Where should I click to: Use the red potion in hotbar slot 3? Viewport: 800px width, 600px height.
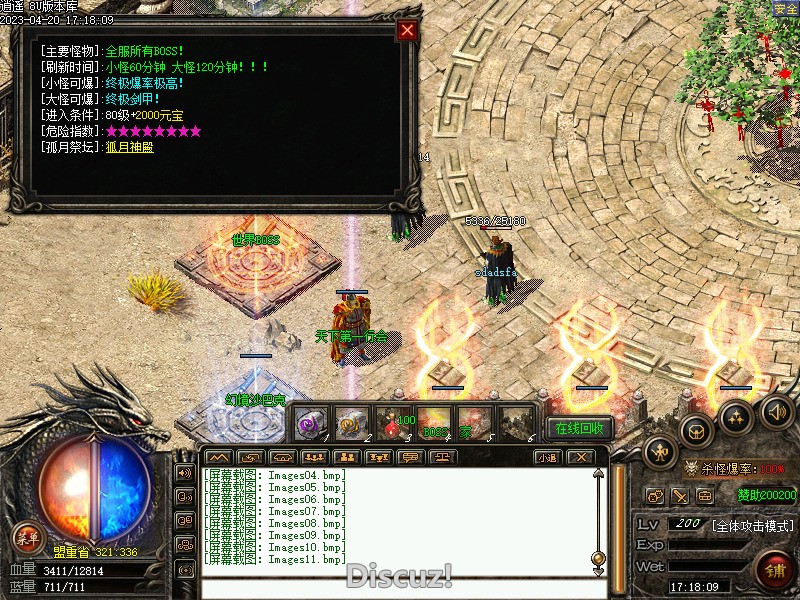392,423
